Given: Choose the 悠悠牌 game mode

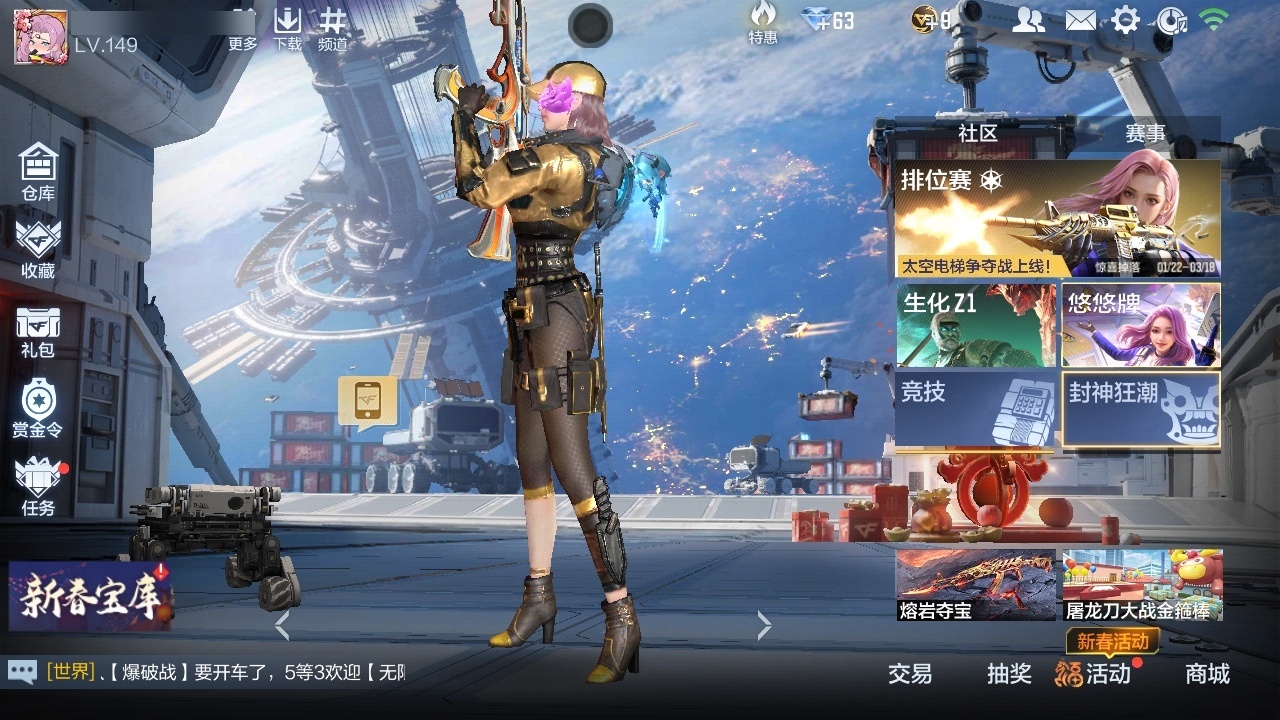Looking at the screenshot, I should (1141, 326).
